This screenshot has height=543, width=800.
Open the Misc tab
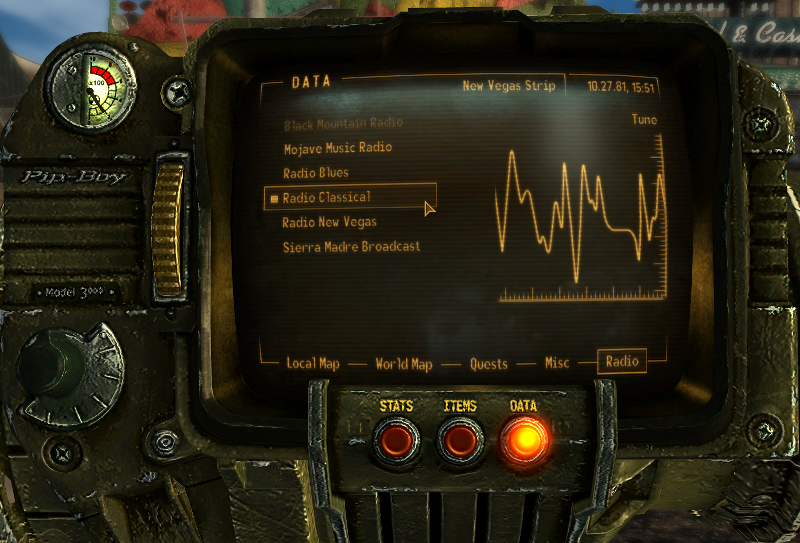(557, 364)
